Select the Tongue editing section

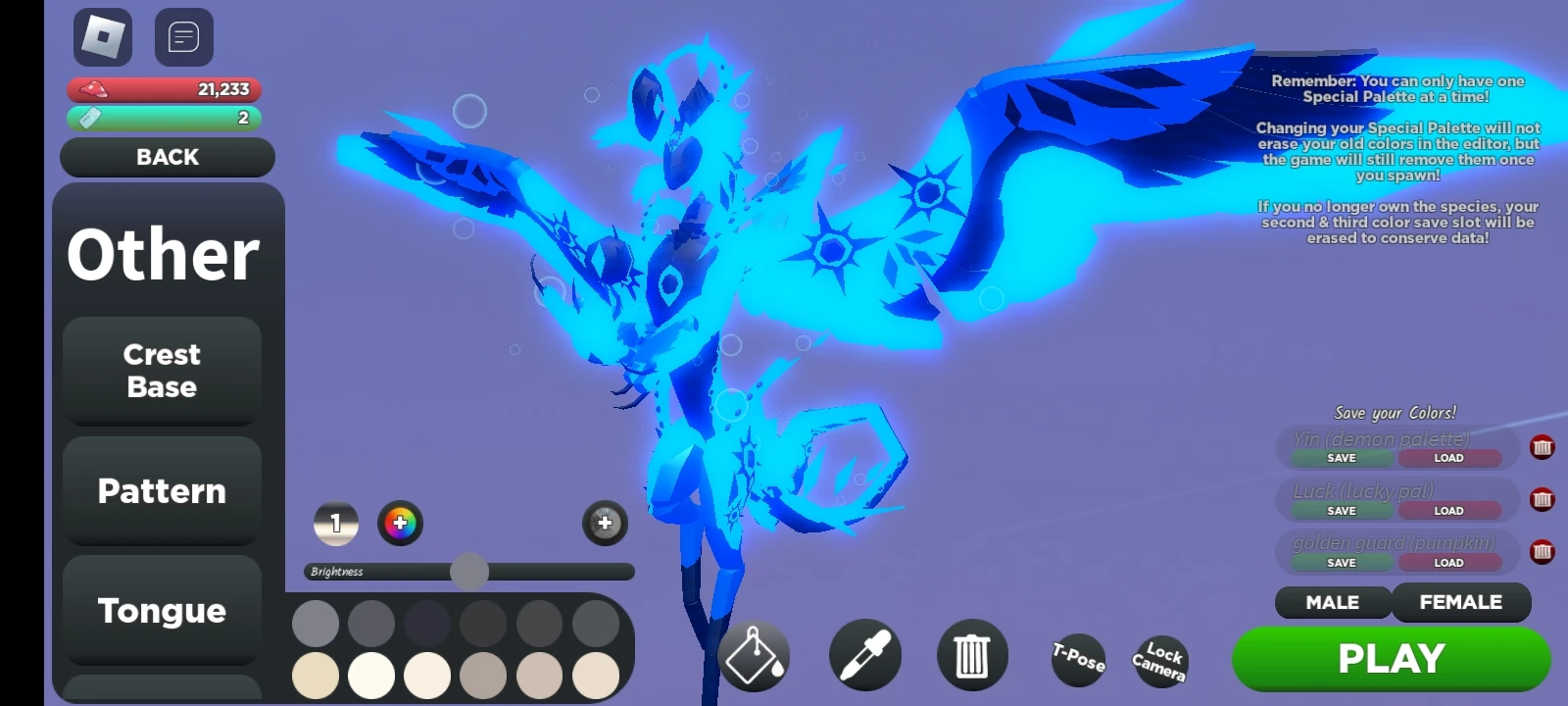pos(162,611)
